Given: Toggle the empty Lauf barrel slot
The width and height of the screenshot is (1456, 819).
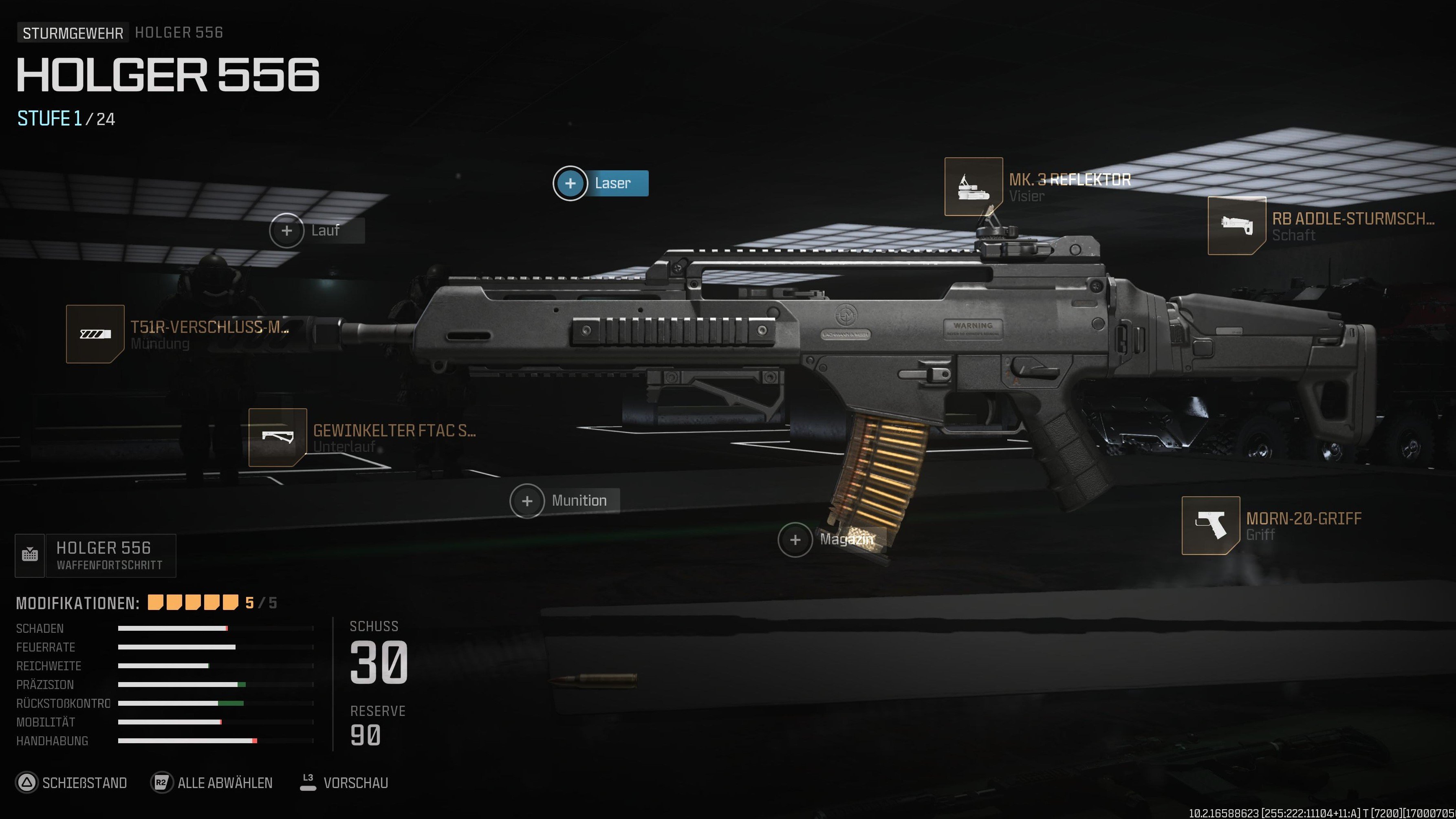Looking at the screenshot, I should point(286,231).
